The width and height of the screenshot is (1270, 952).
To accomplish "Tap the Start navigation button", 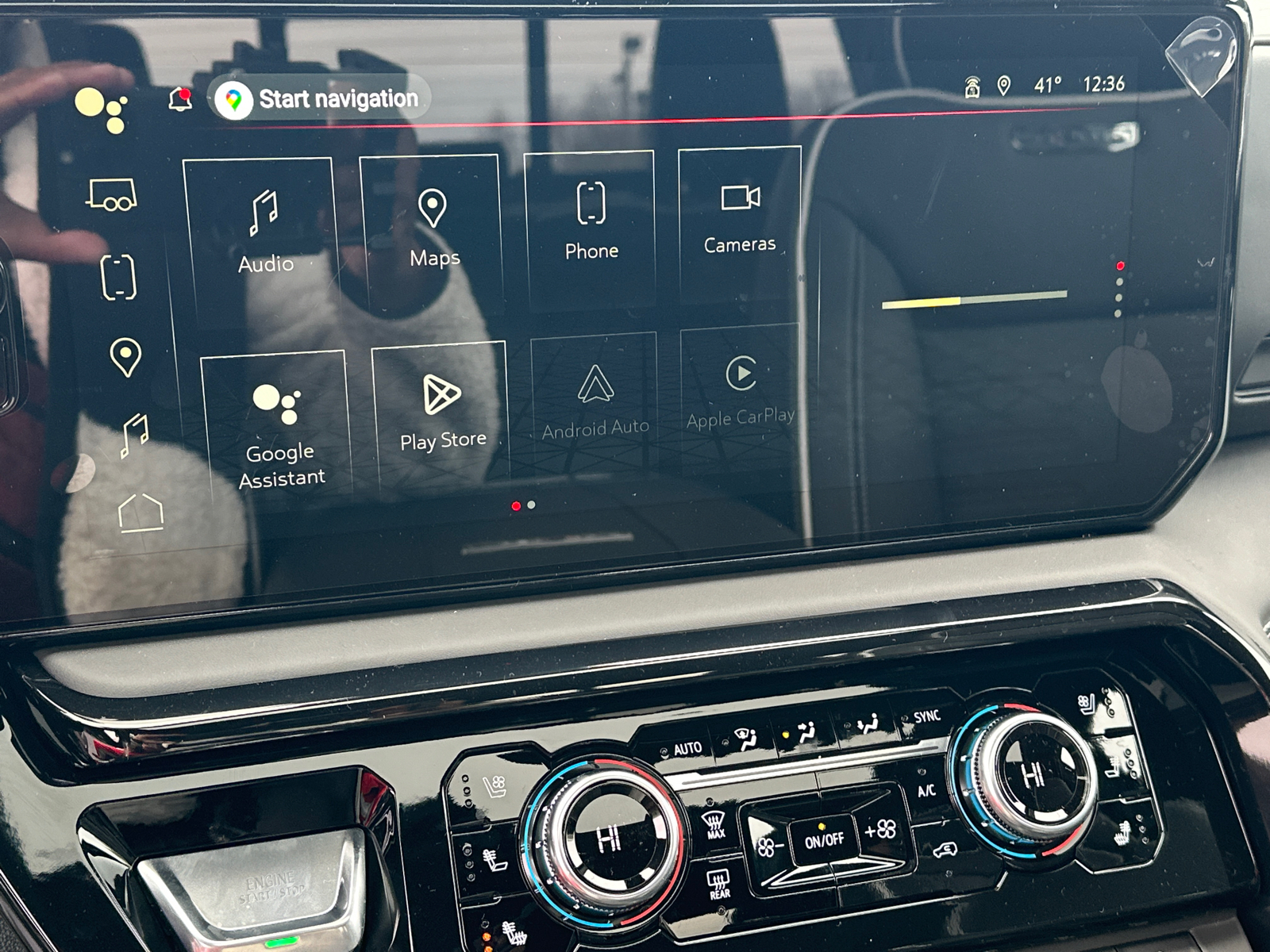I will coord(321,99).
